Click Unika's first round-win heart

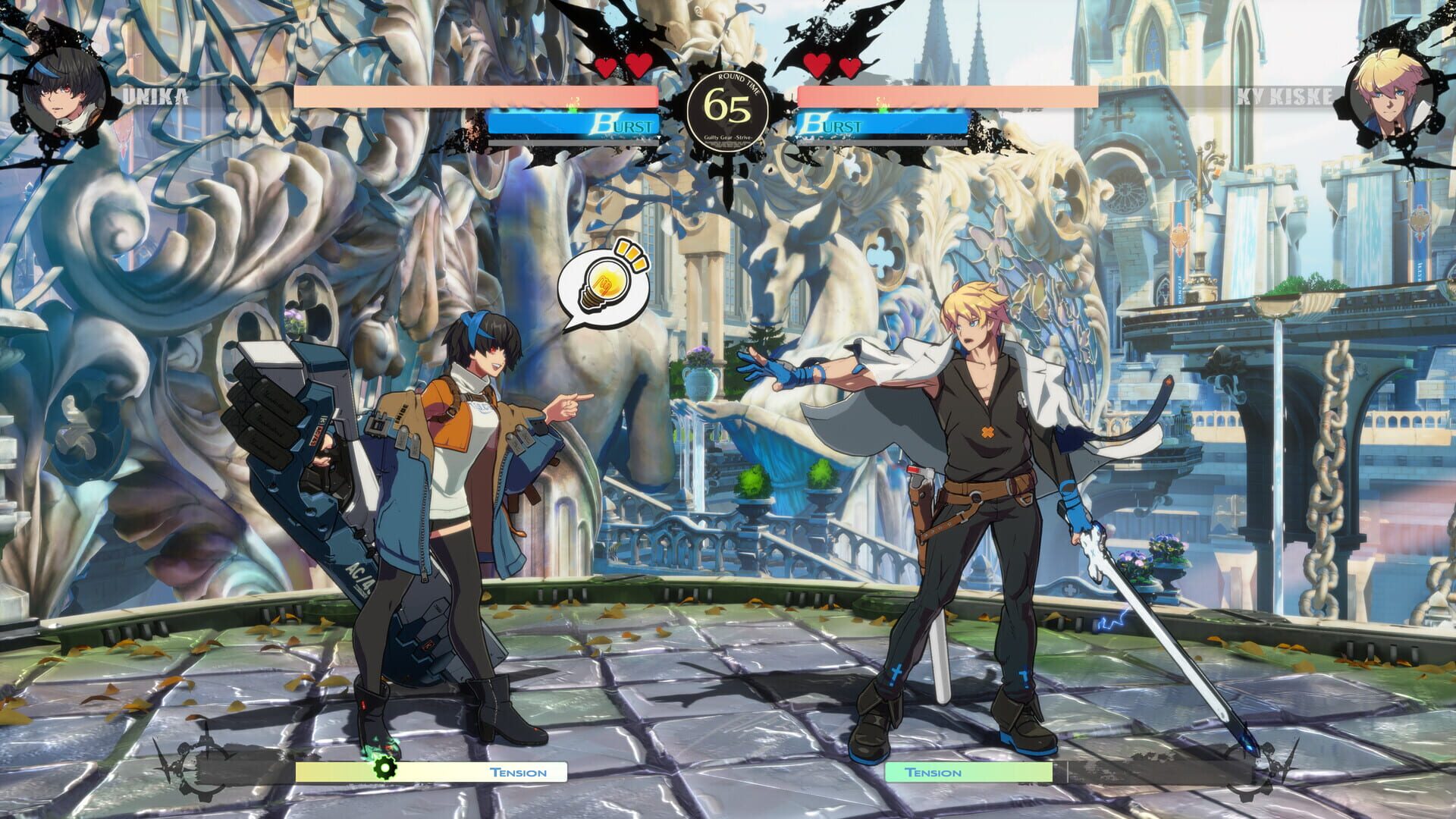pos(605,67)
